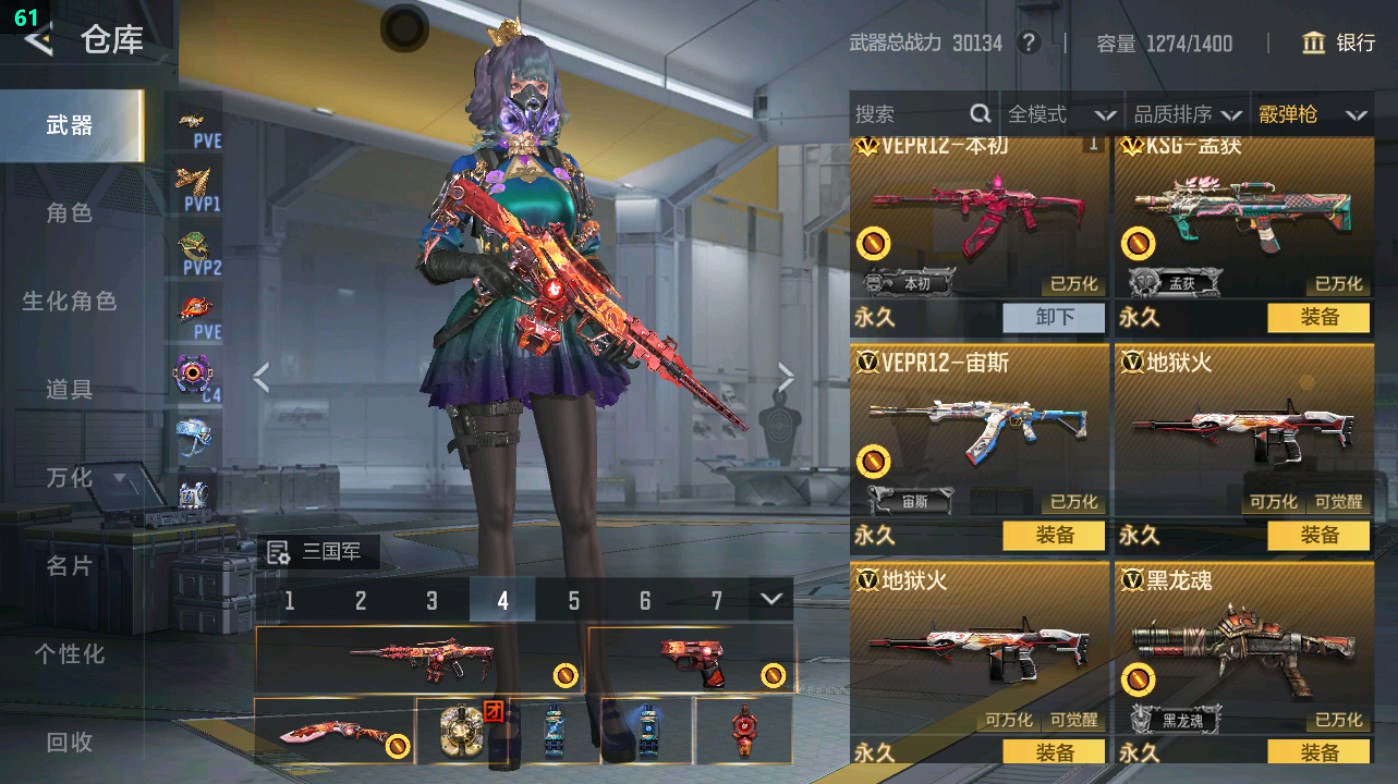Show help for 武器总战力

tap(1027, 43)
